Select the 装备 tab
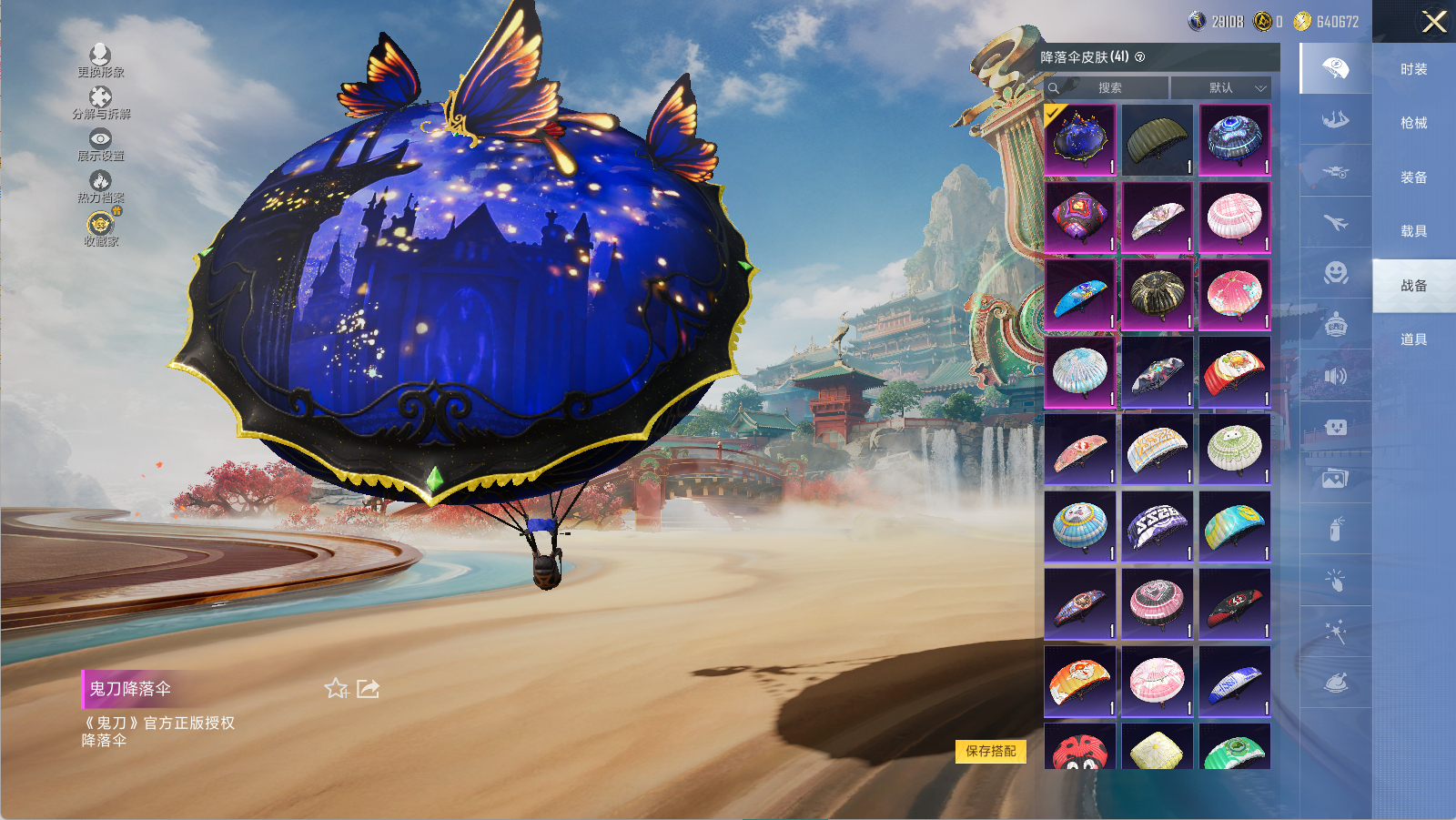Viewport: 1456px width, 820px height. click(x=1413, y=177)
